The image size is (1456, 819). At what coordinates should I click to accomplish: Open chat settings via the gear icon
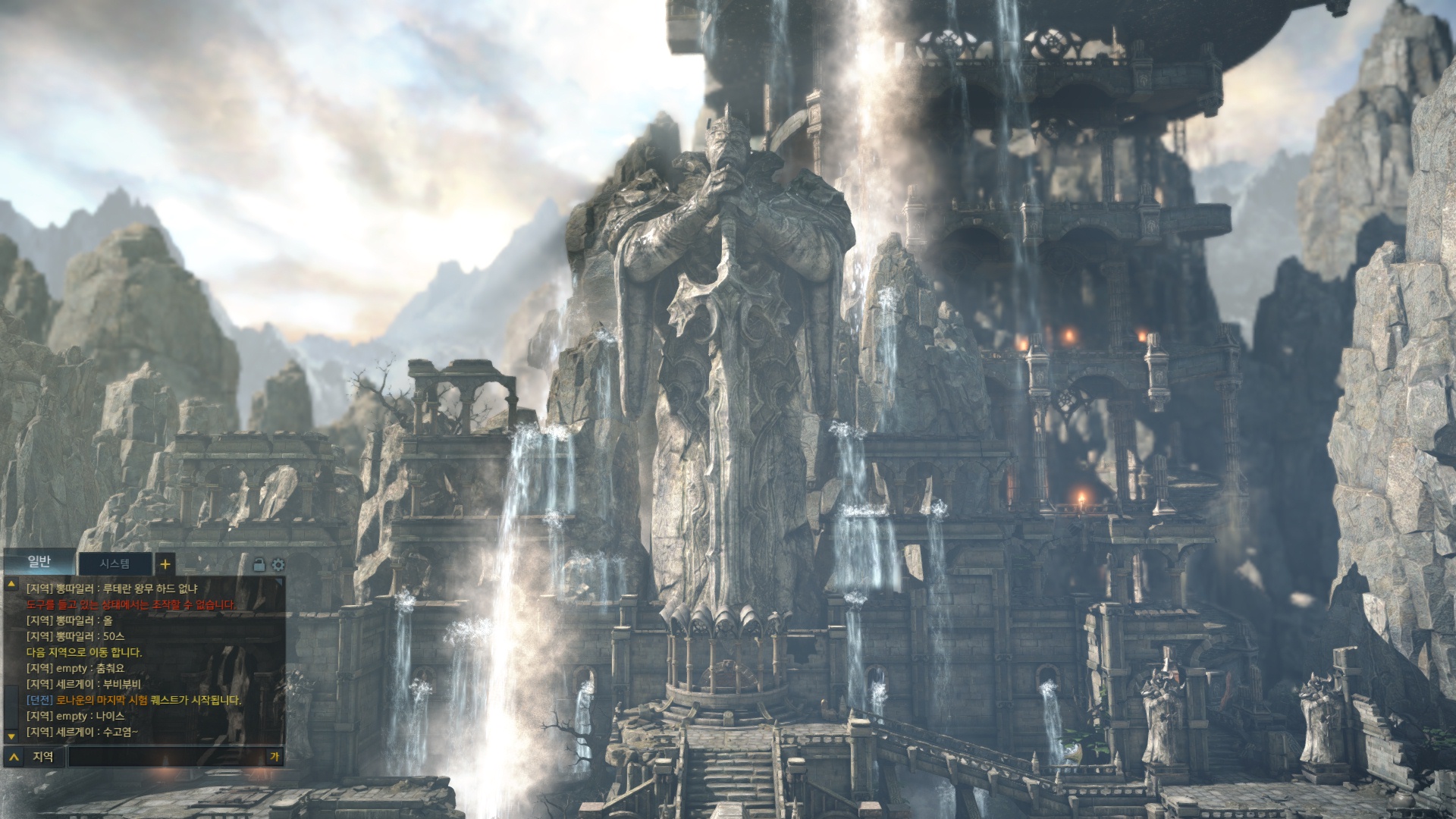278,565
